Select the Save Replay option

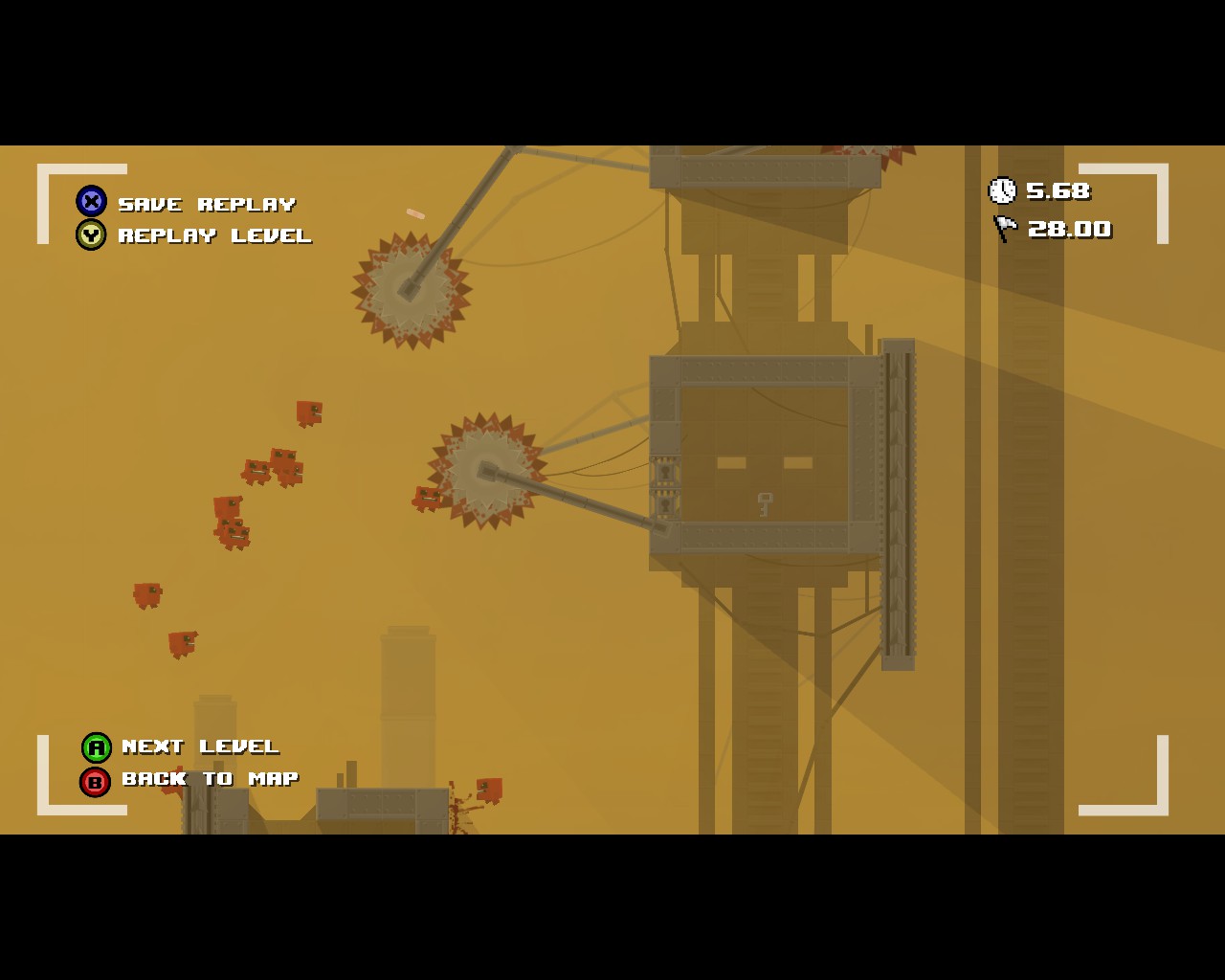[206, 203]
